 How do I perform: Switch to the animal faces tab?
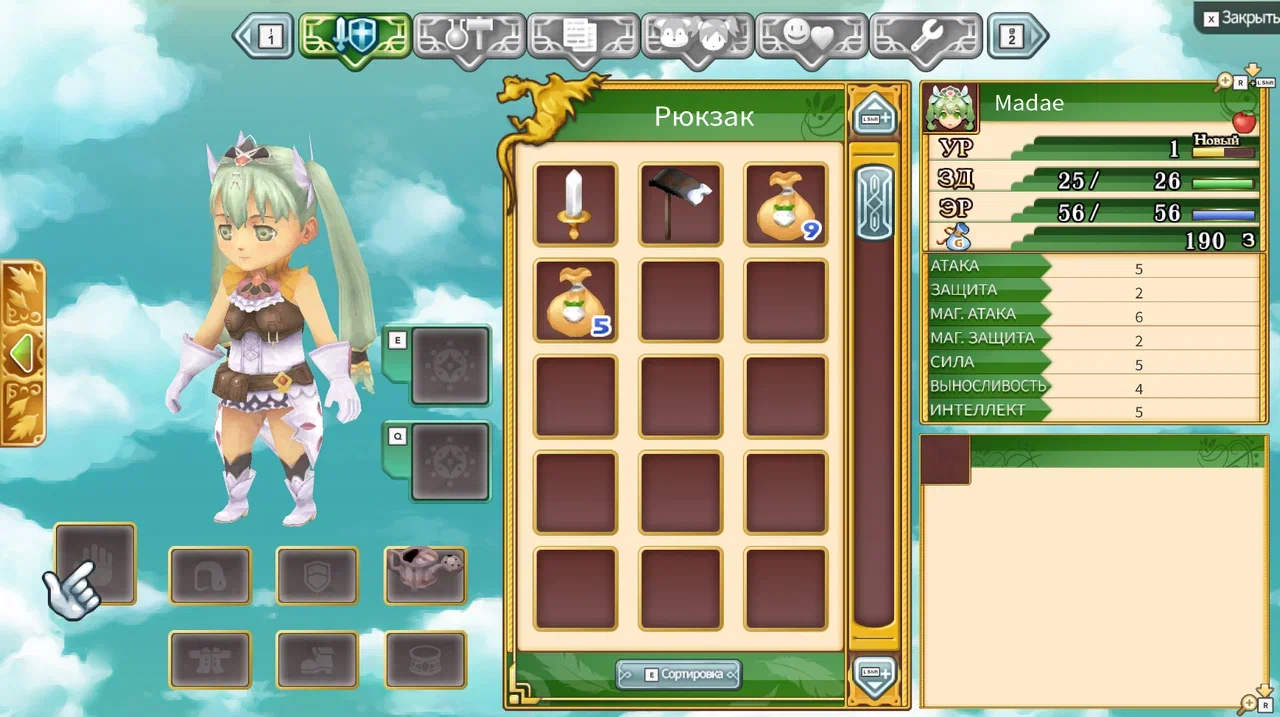coord(697,37)
